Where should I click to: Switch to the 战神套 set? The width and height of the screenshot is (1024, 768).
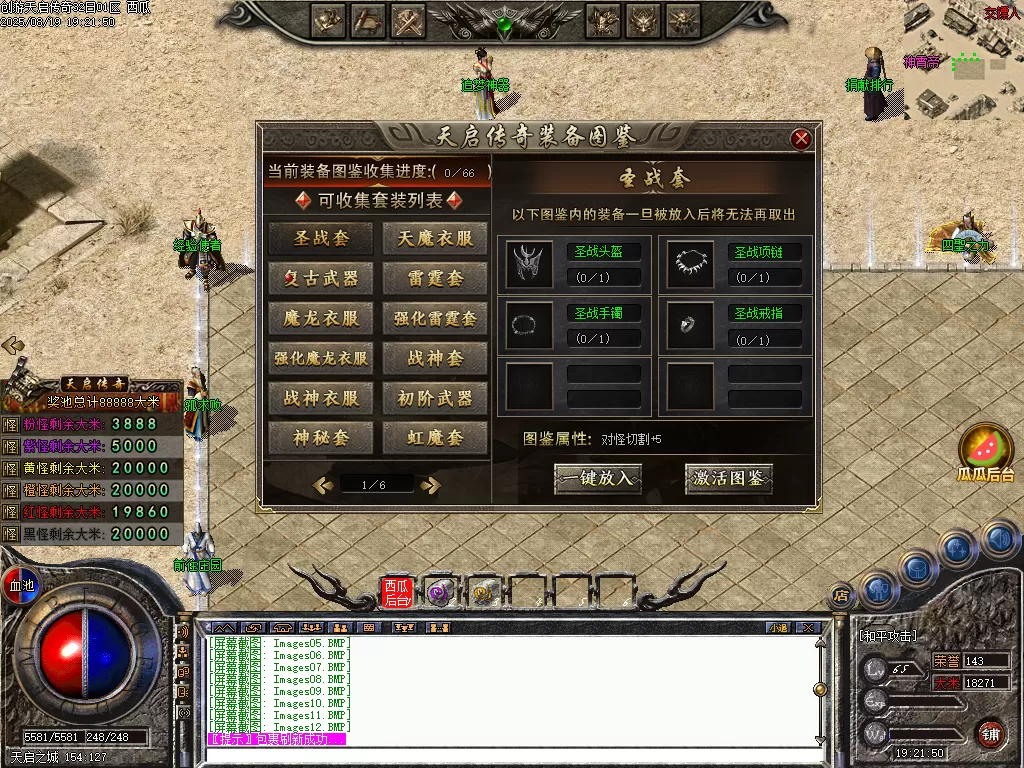[x=435, y=358]
